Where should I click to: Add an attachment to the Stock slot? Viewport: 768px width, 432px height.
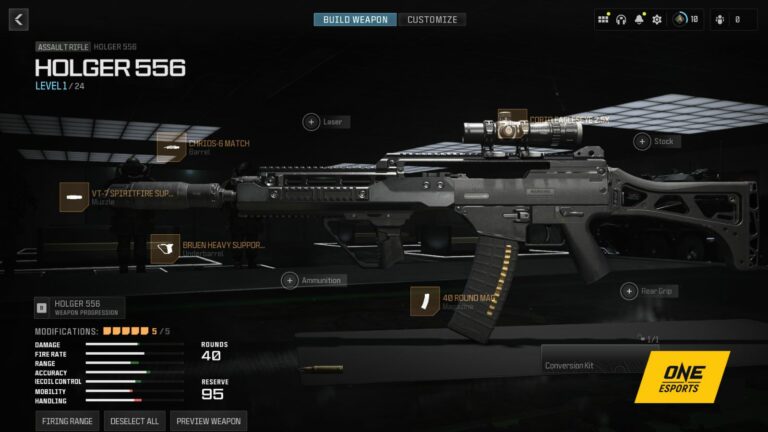[x=641, y=141]
